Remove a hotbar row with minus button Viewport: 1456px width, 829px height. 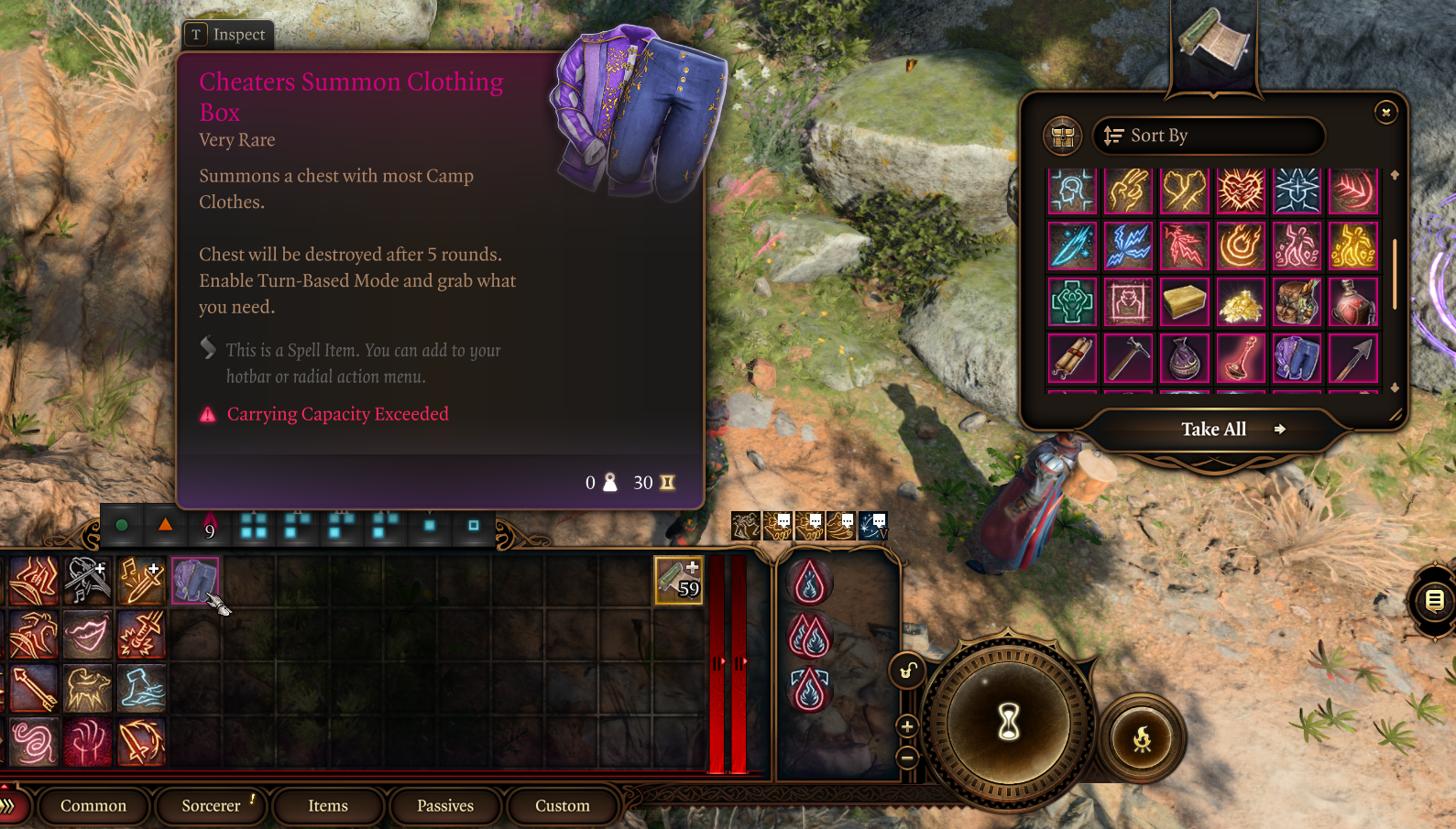(x=907, y=758)
